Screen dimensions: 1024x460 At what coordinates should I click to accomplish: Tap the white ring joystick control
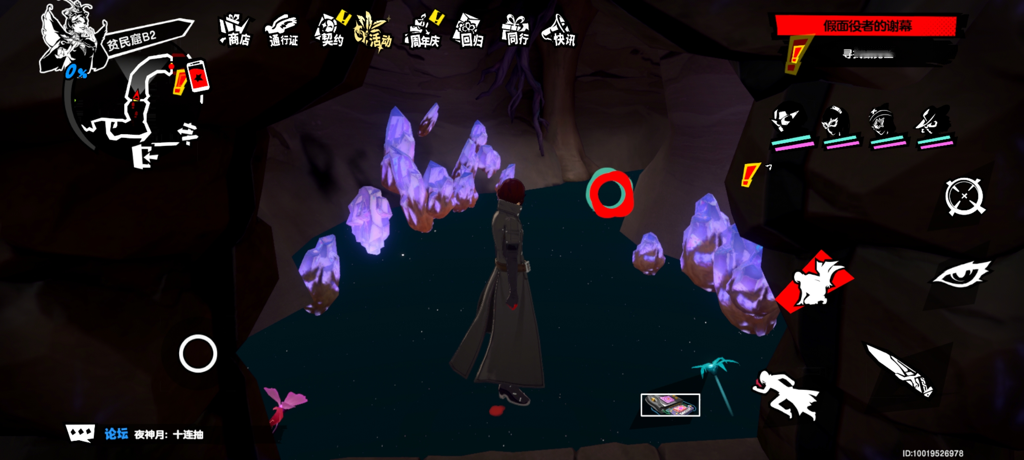(x=198, y=353)
